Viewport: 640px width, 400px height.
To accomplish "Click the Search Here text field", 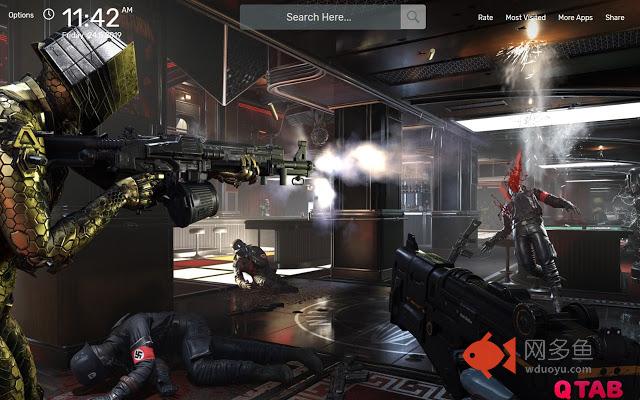I will 320,17.
